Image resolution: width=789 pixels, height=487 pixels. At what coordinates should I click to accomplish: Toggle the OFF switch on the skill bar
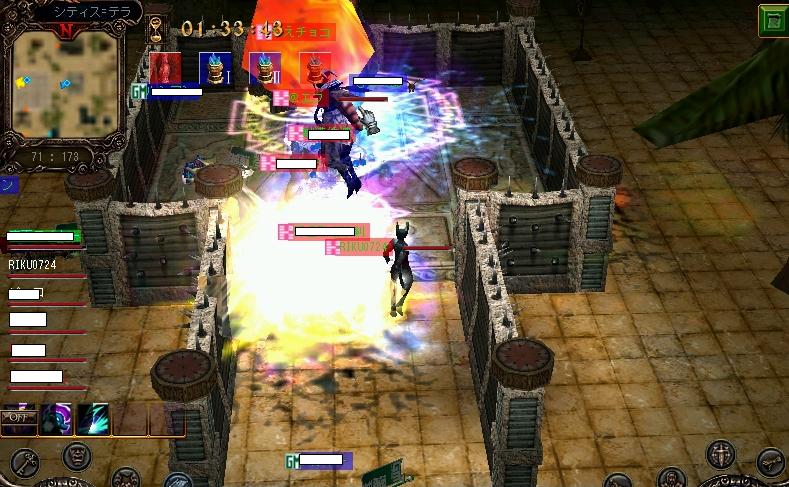pos(17,418)
